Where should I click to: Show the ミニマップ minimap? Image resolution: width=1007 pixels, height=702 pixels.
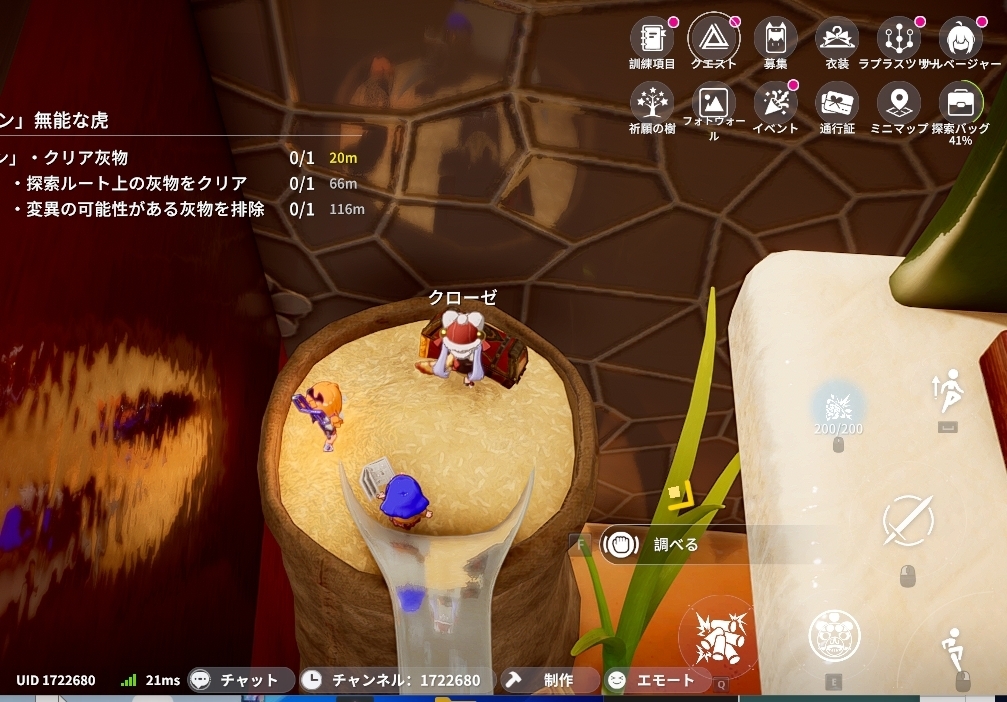coord(898,103)
